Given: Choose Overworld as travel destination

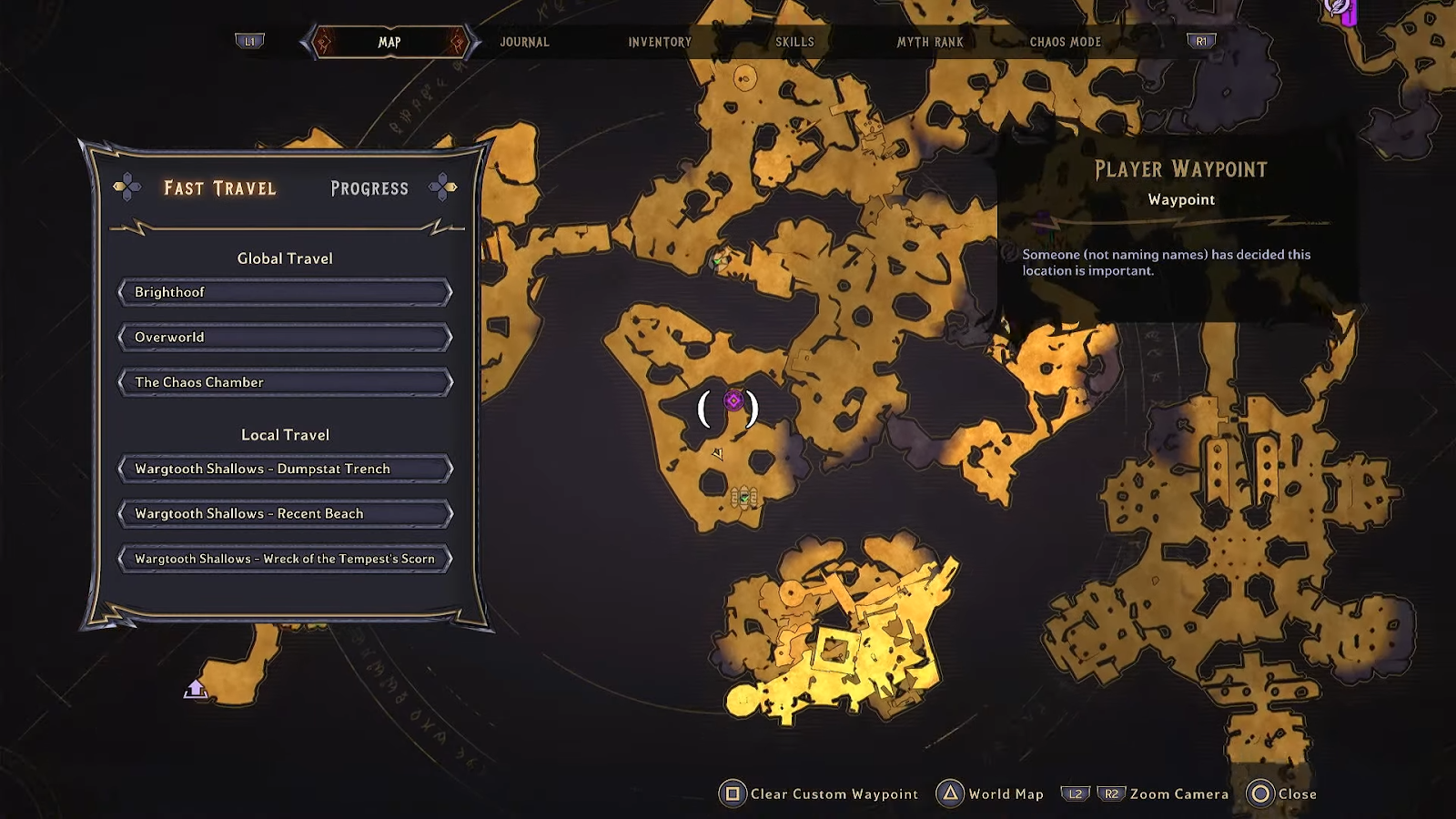Looking at the screenshot, I should click(285, 338).
